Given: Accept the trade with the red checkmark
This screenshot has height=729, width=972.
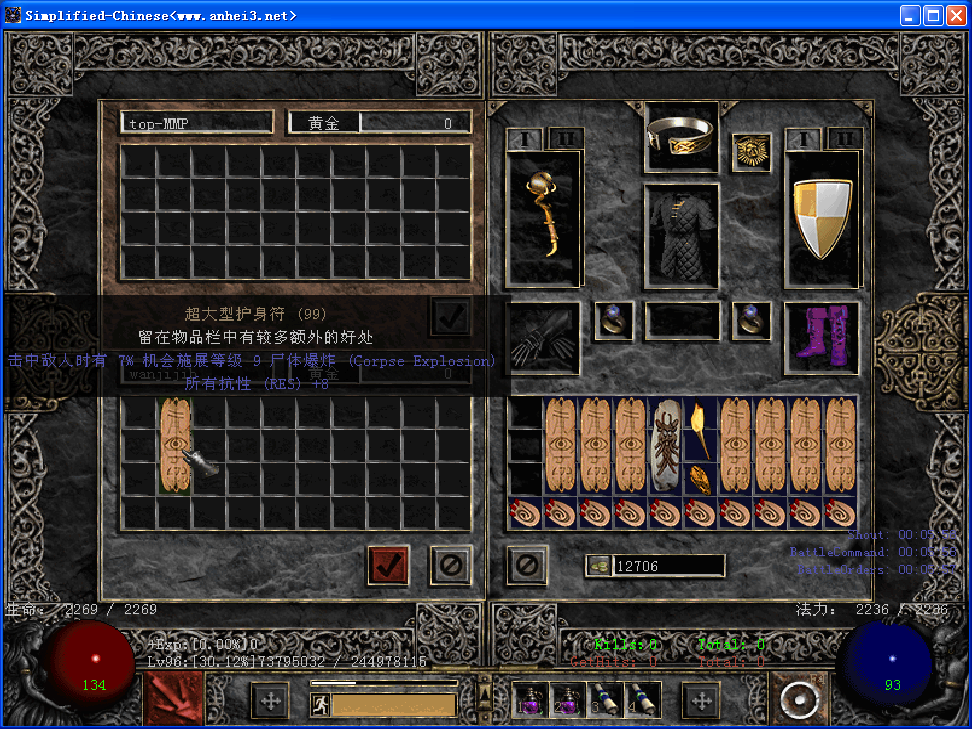Looking at the screenshot, I should [x=388, y=565].
